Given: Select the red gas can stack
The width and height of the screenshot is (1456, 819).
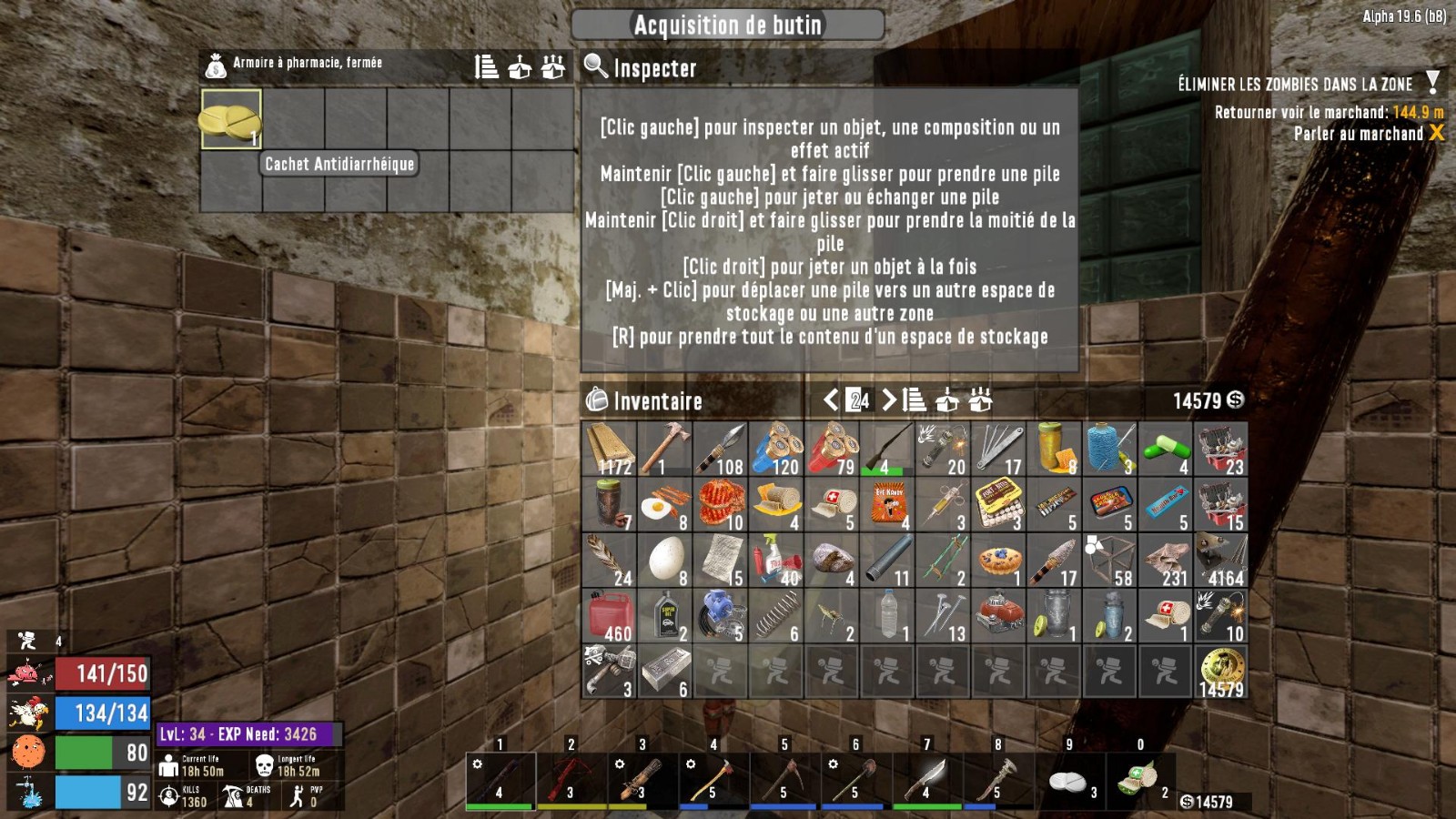Looking at the screenshot, I should (609, 616).
